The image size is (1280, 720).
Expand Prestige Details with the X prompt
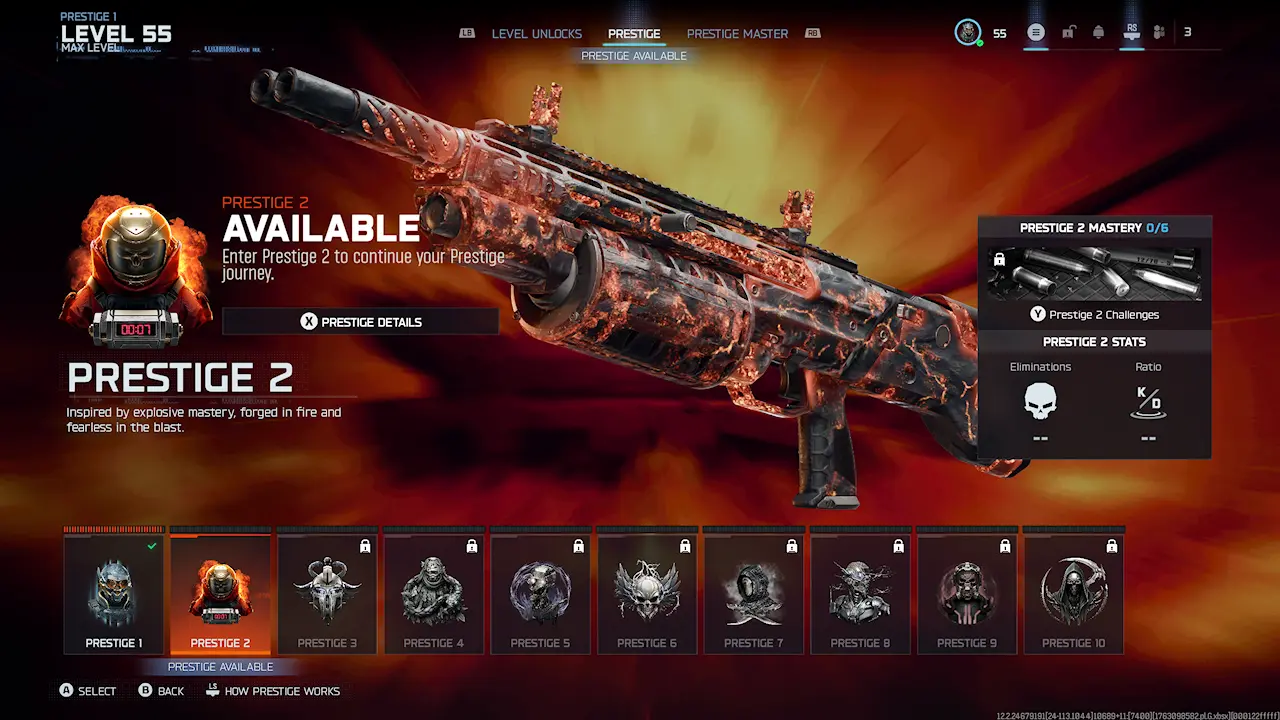pos(360,321)
